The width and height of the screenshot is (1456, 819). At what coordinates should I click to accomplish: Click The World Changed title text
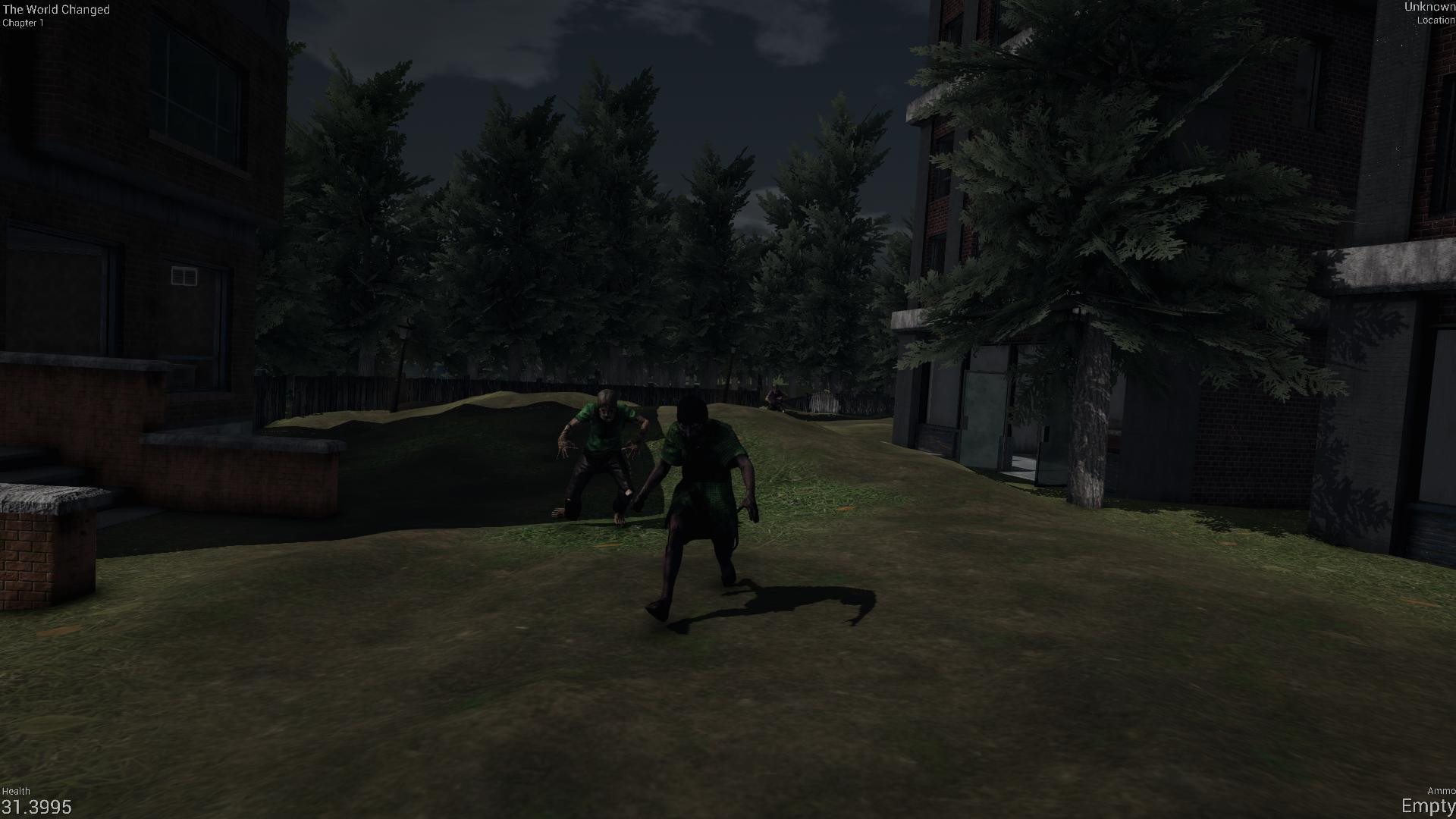(x=55, y=9)
